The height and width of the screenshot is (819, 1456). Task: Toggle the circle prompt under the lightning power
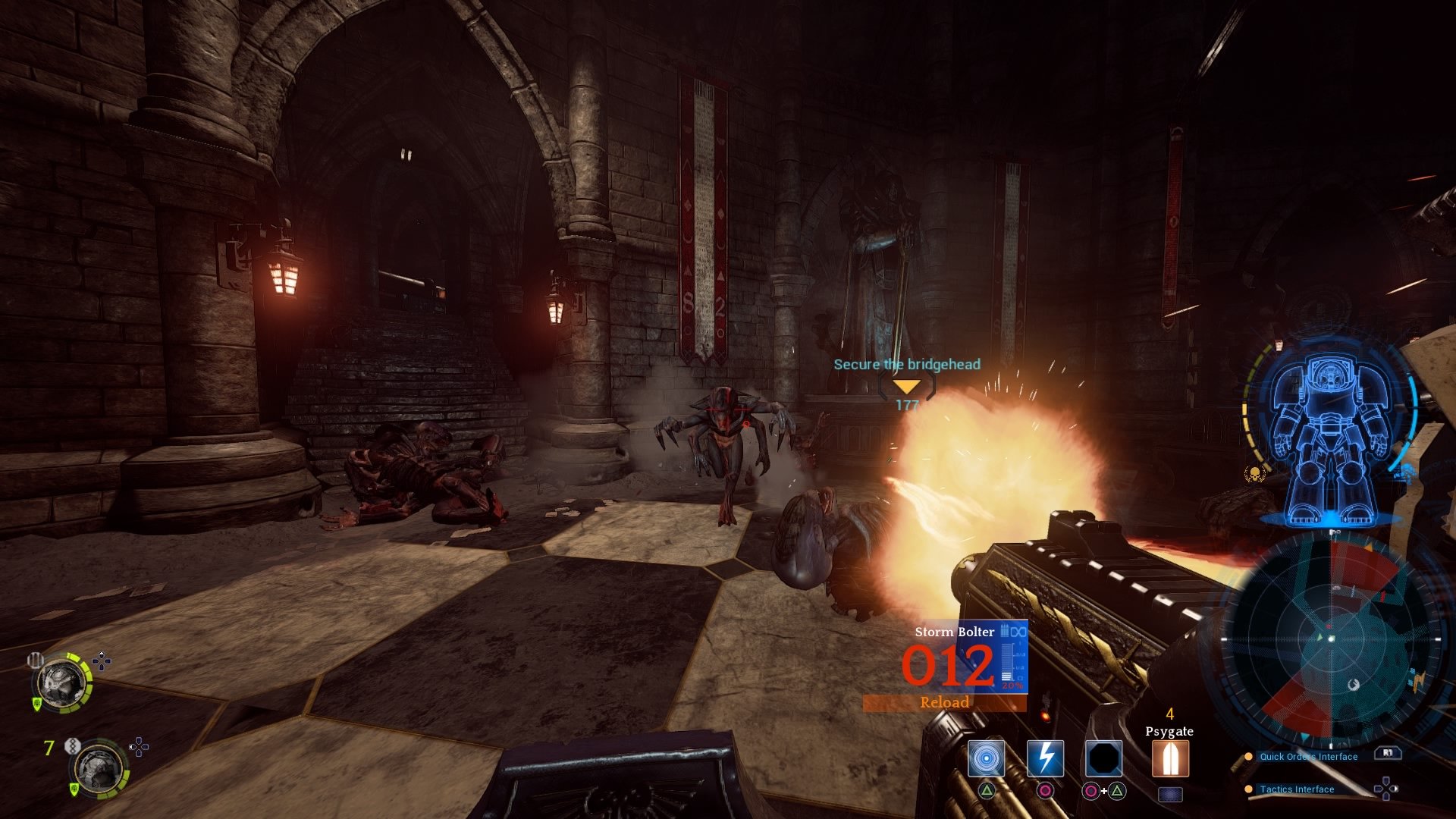tap(1045, 791)
